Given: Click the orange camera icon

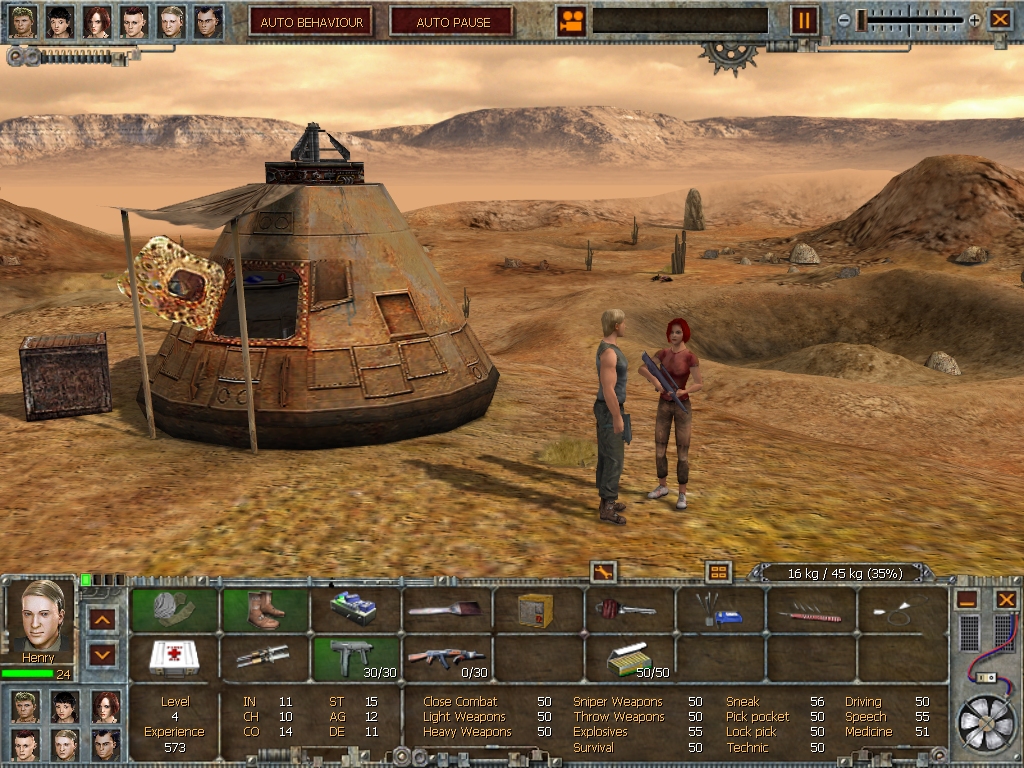Looking at the screenshot, I should pos(571,21).
